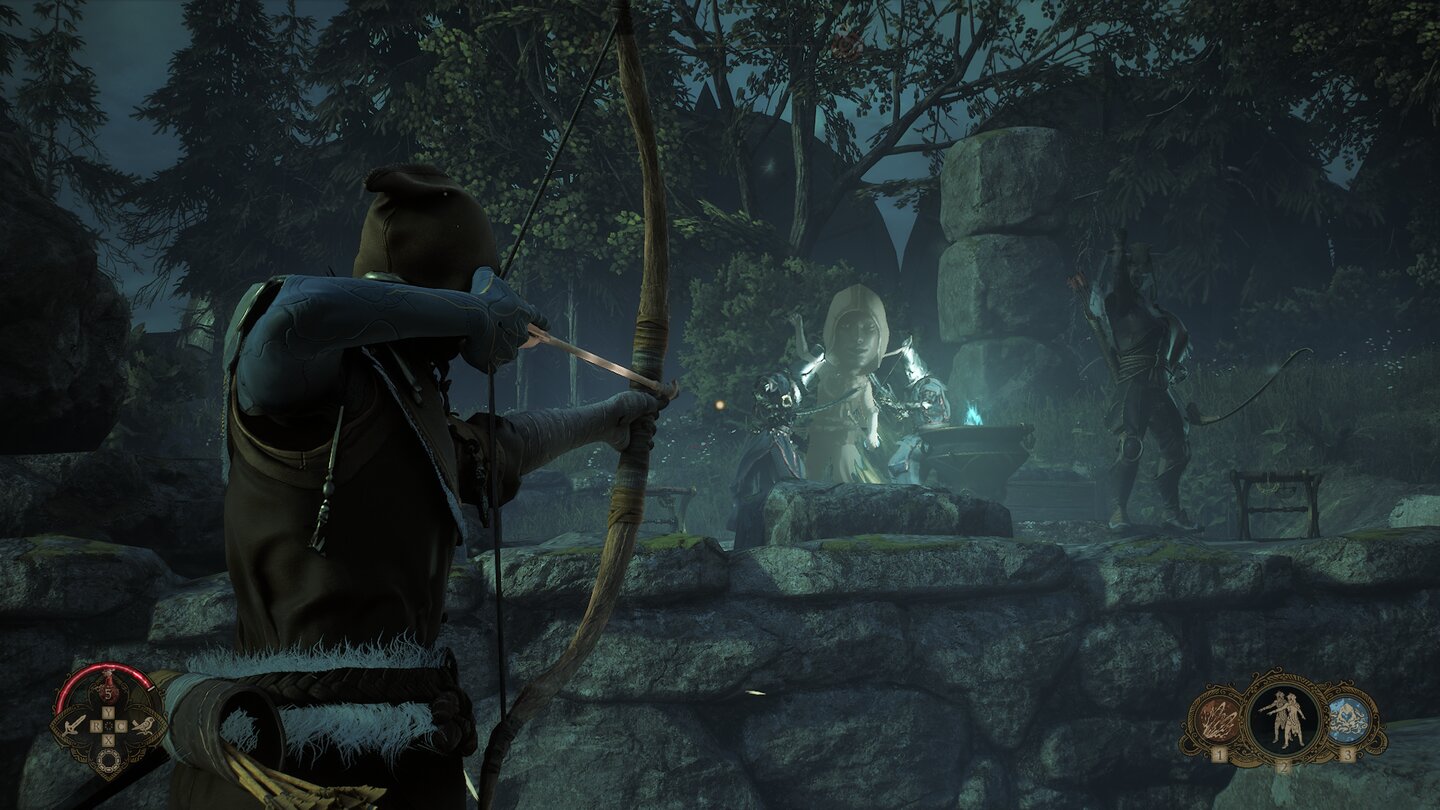Viewport: 1440px width, 810px height.
Task: Activate the crystal shard ability in slot 1
Action: pyautogui.click(x=1217, y=719)
